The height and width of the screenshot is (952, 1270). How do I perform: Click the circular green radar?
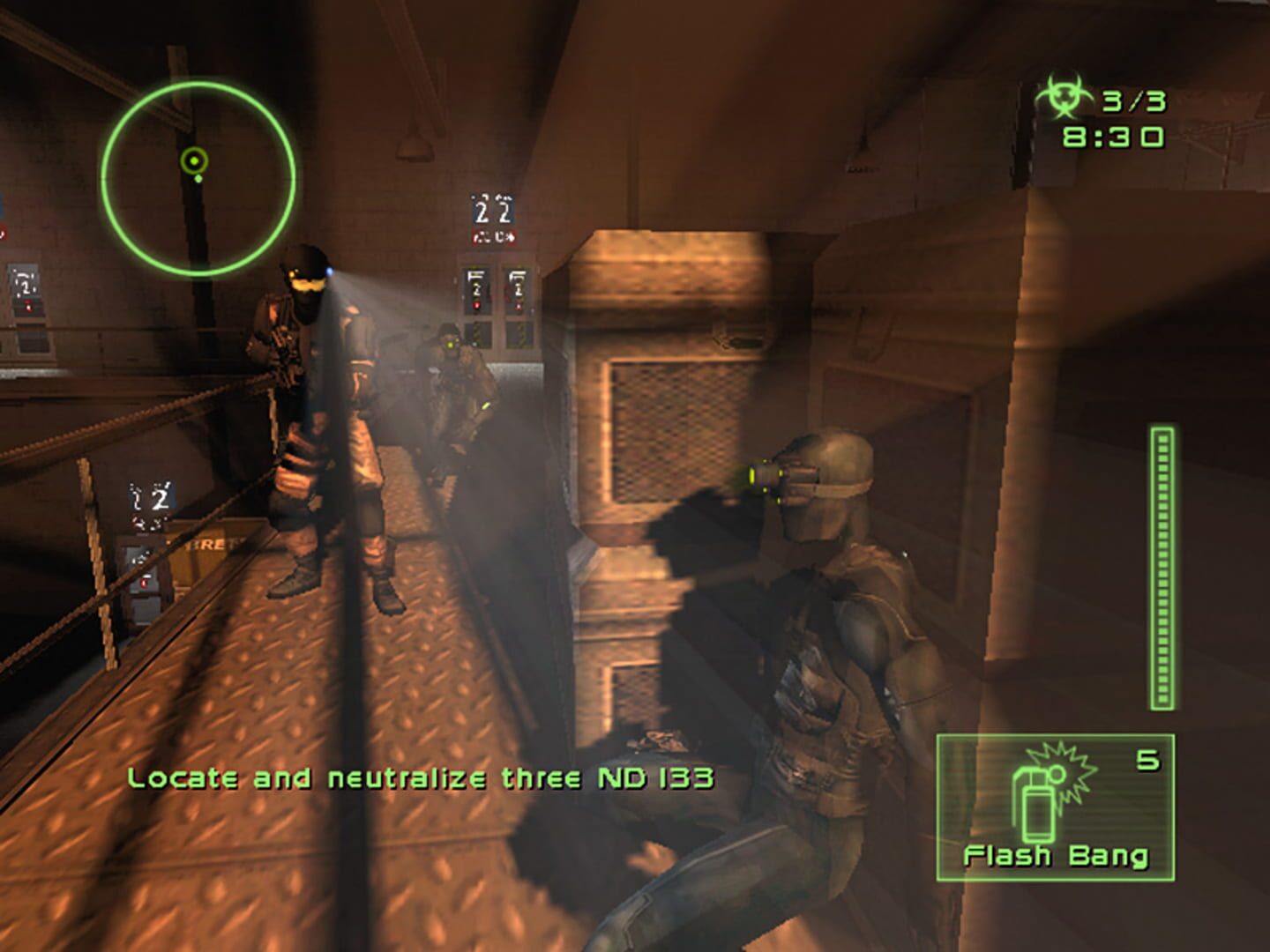click(x=198, y=177)
